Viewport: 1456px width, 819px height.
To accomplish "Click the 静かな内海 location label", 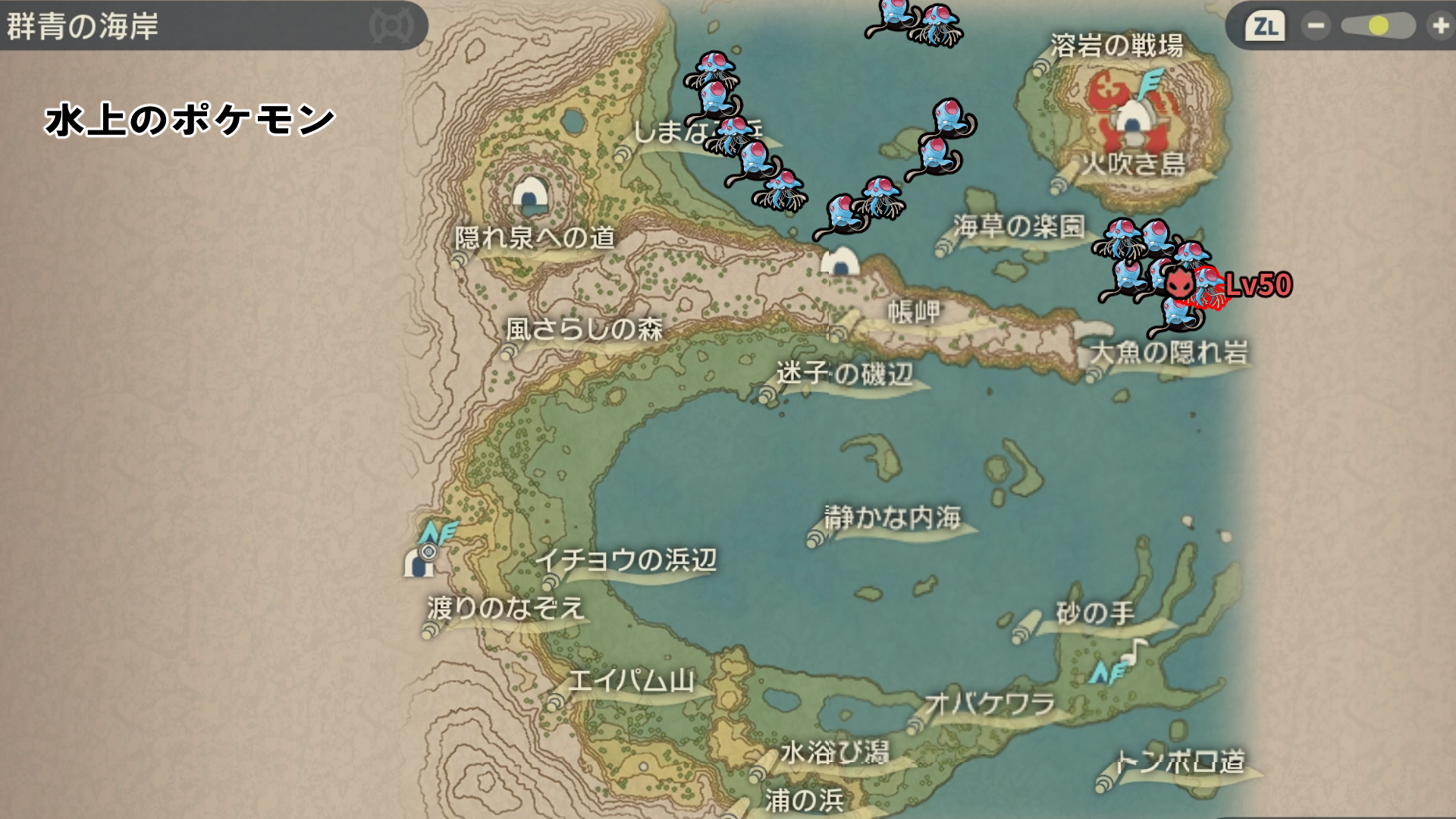I will coord(893,518).
